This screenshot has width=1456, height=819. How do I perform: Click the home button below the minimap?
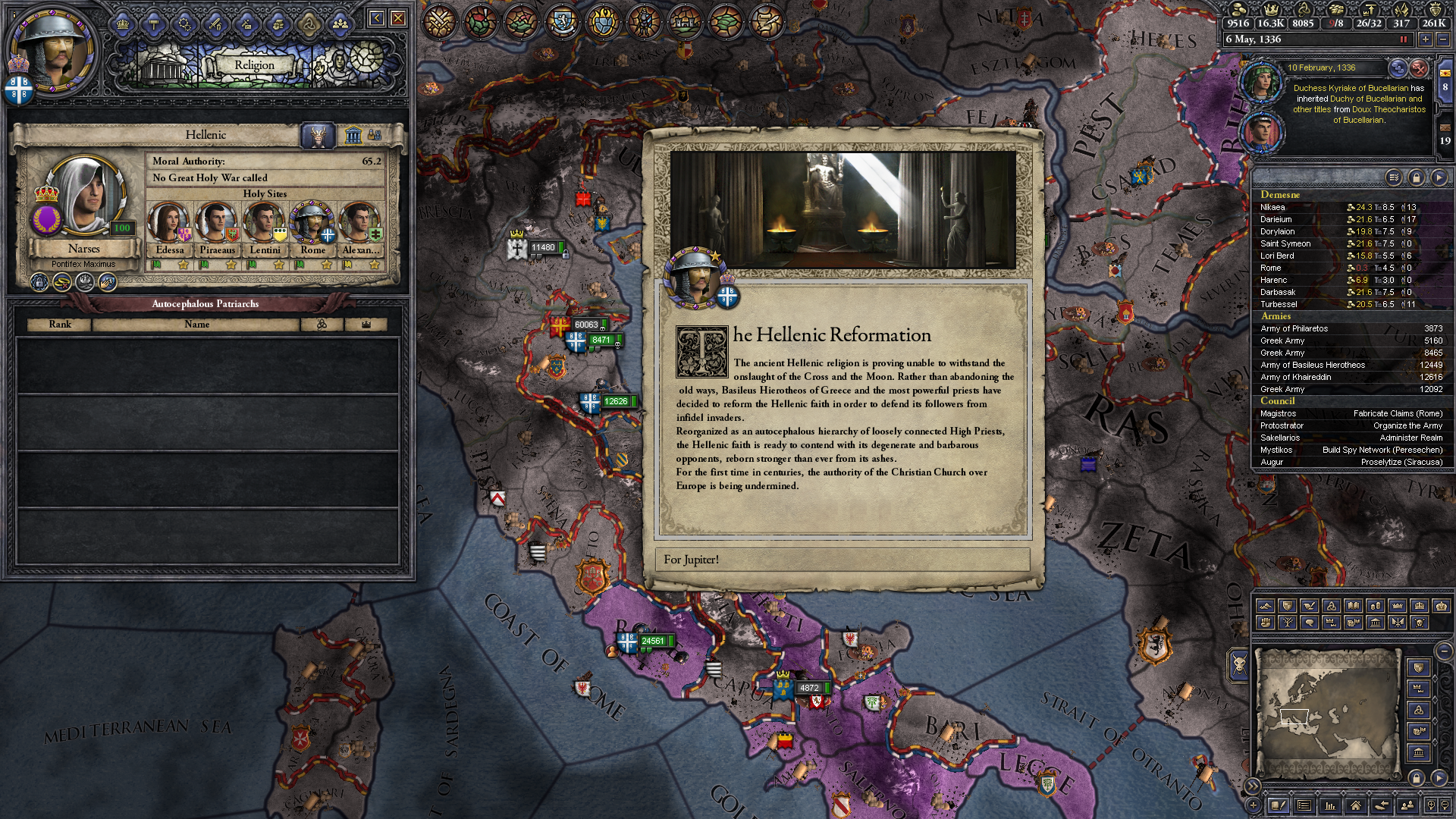pyautogui.click(x=1355, y=805)
